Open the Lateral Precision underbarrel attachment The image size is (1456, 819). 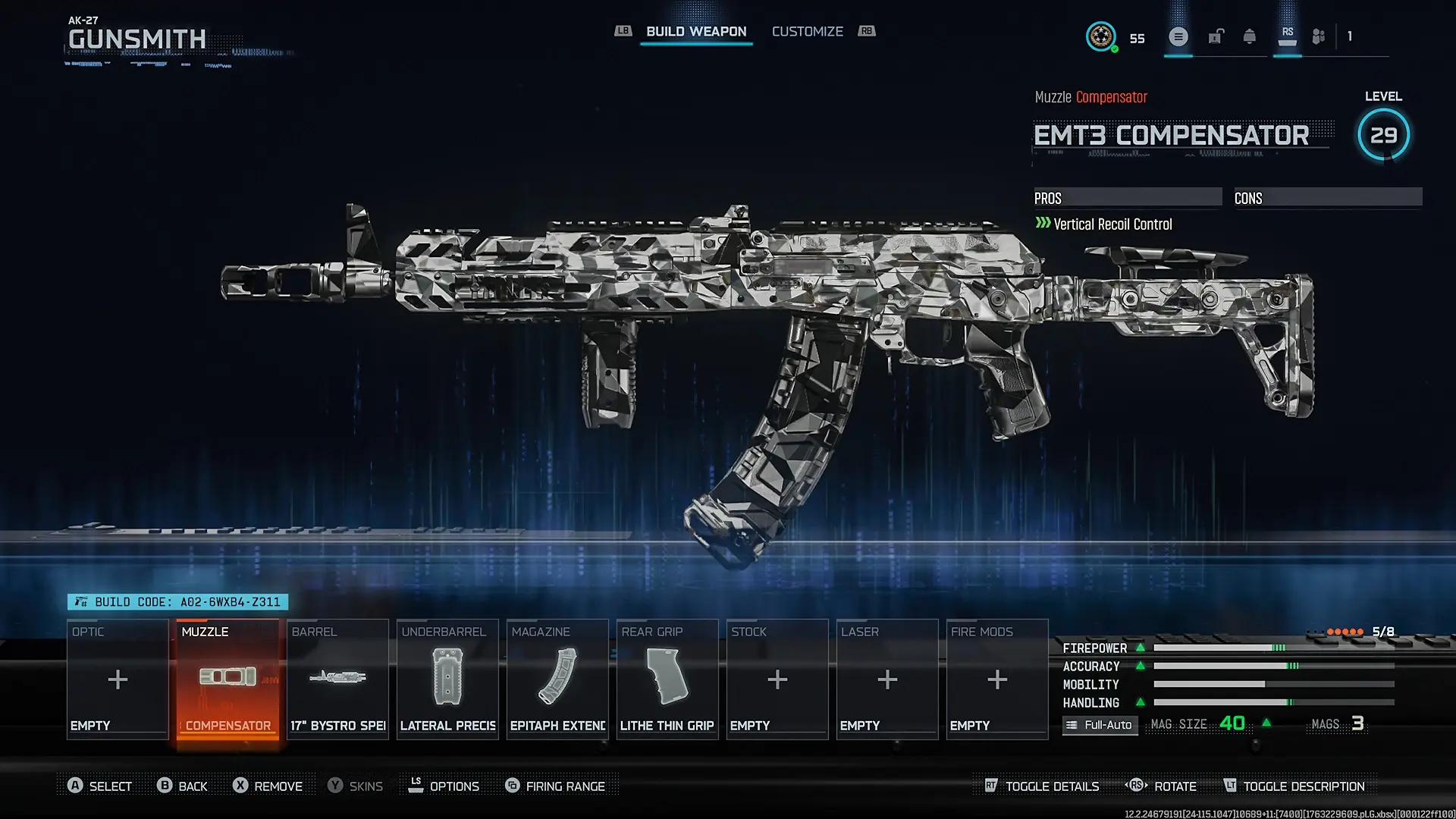447,677
